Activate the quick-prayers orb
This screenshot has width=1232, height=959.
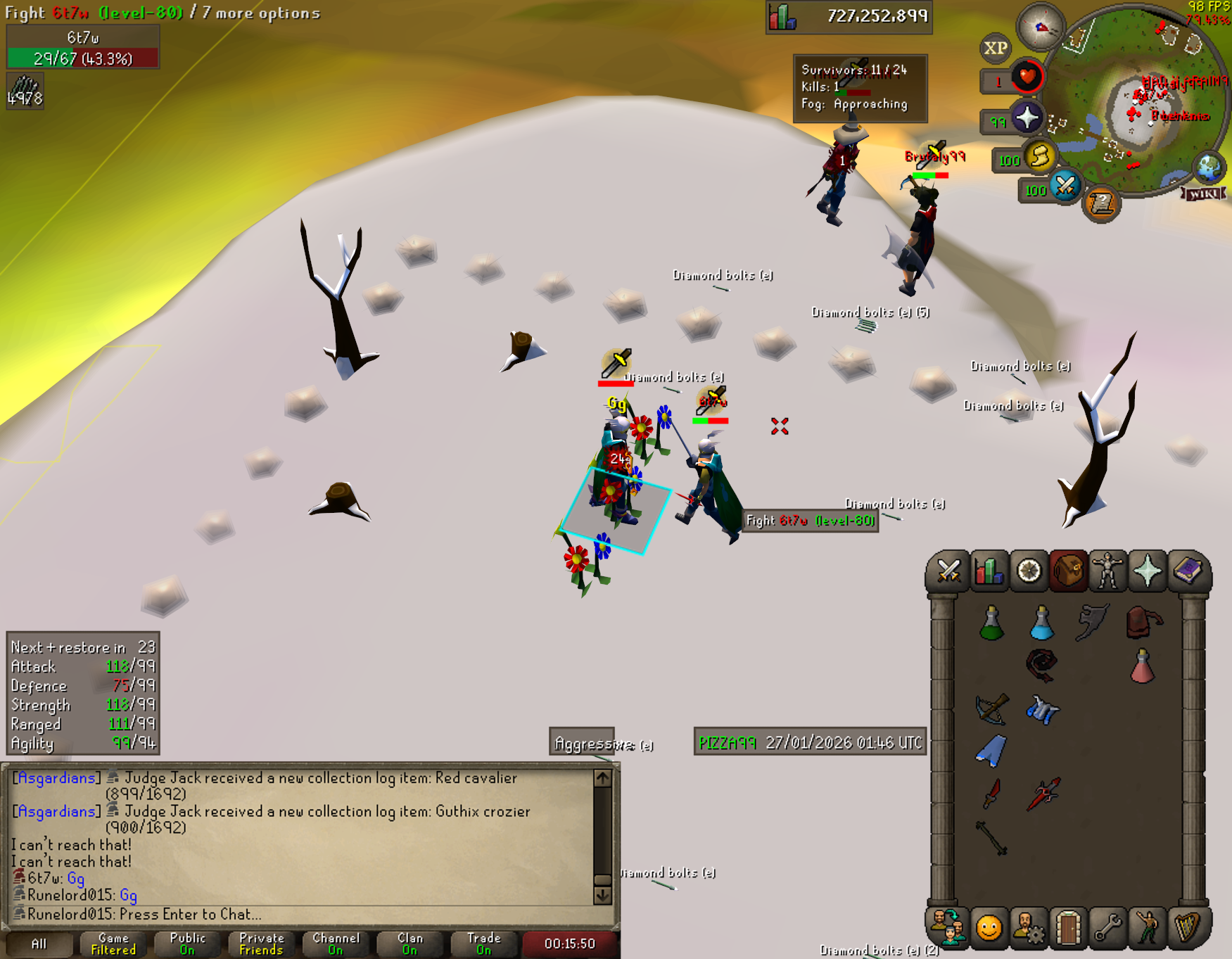pos(1027,118)
